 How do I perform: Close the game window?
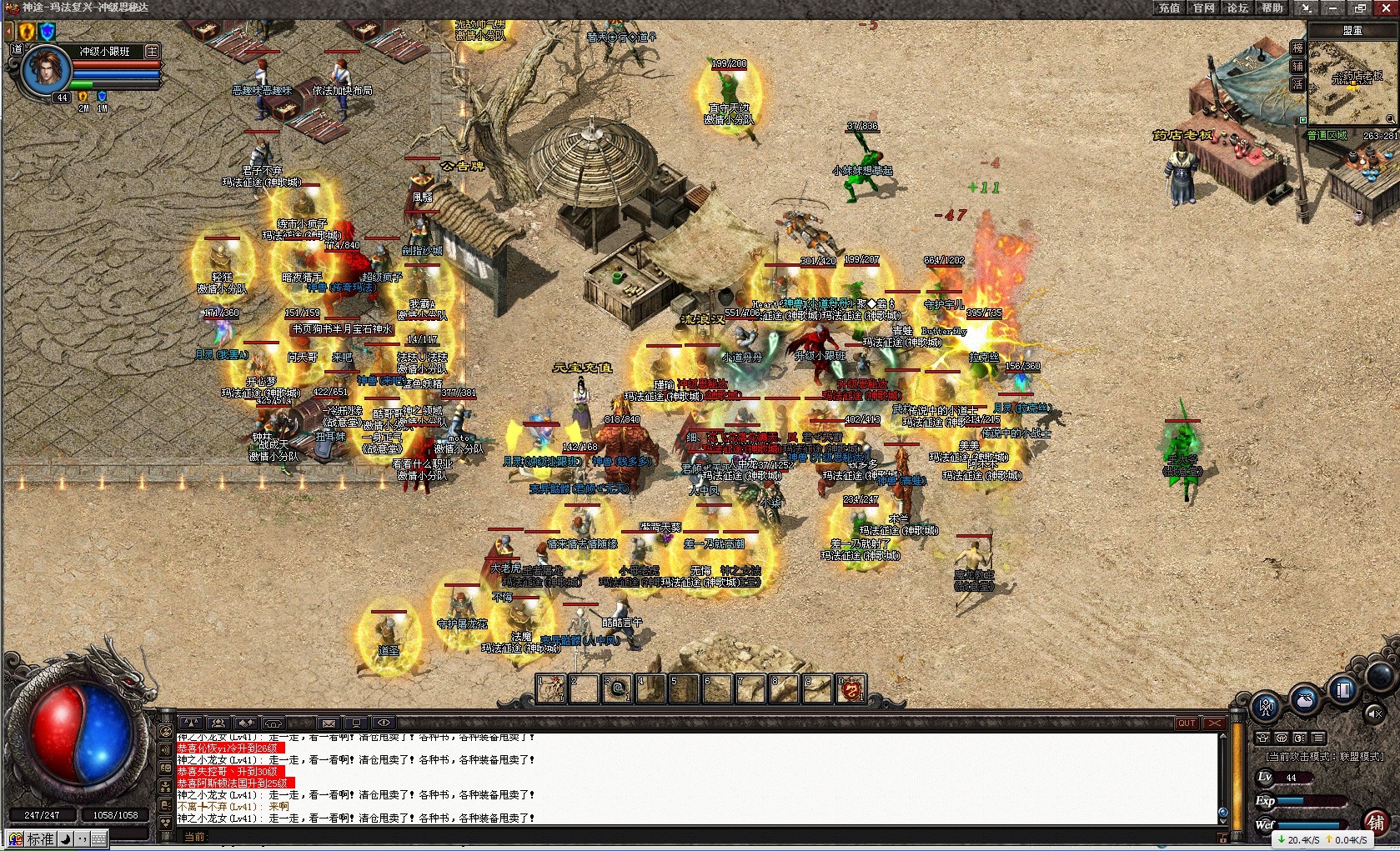click(x=1386, y=8)
